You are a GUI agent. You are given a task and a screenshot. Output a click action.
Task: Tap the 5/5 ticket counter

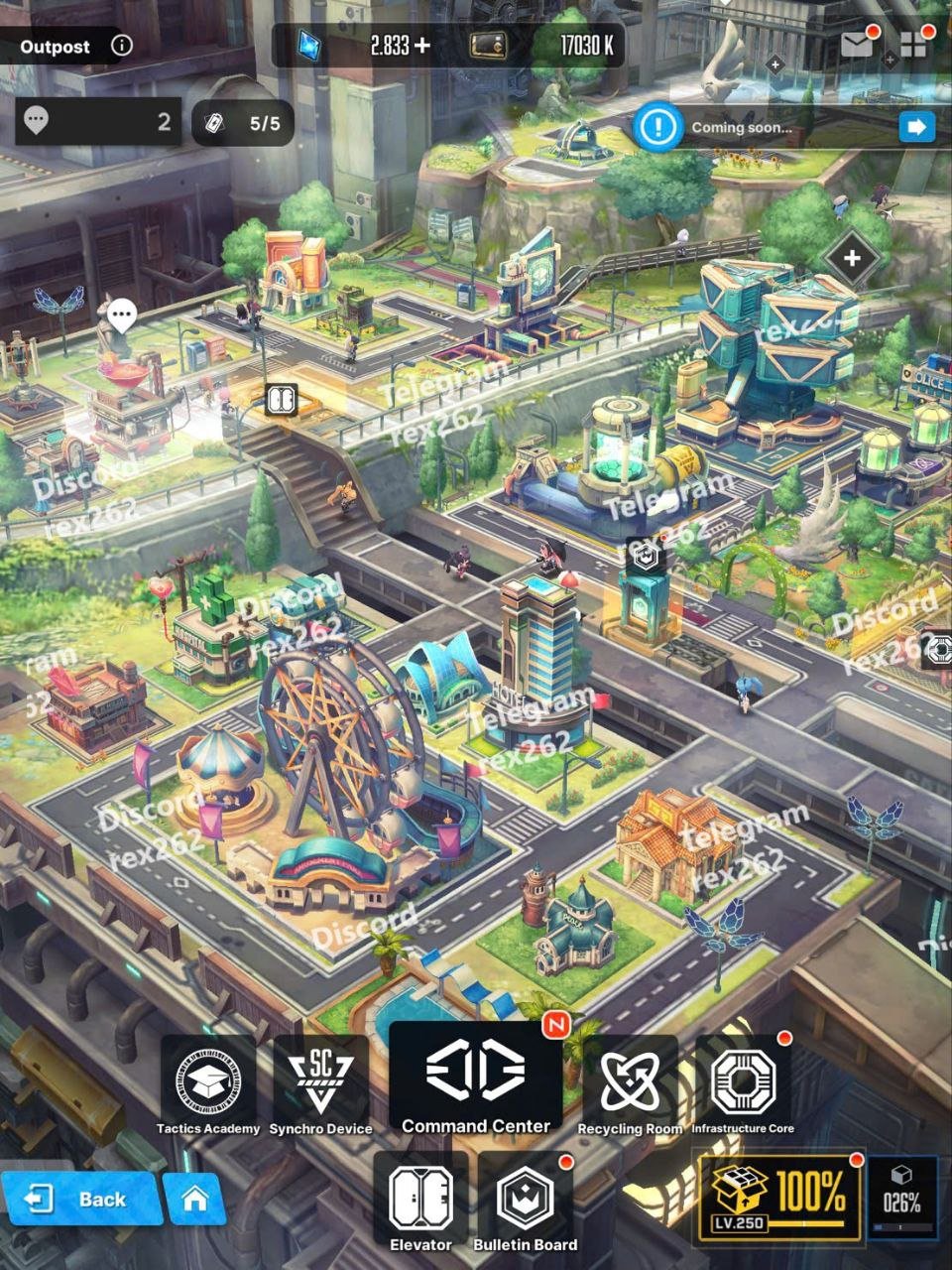[243, 123]
